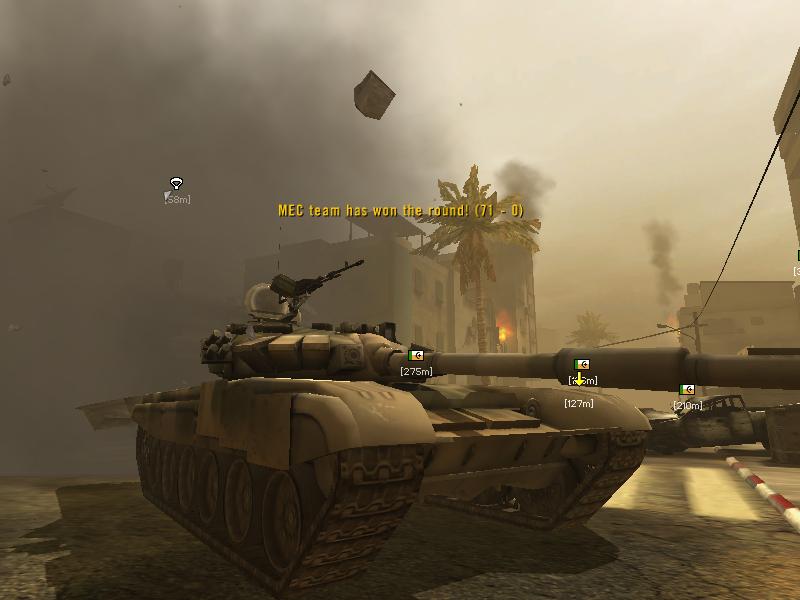Click the flag marker labeled 275m
This screenshot has width=800, height=600.
click(416, 355)
